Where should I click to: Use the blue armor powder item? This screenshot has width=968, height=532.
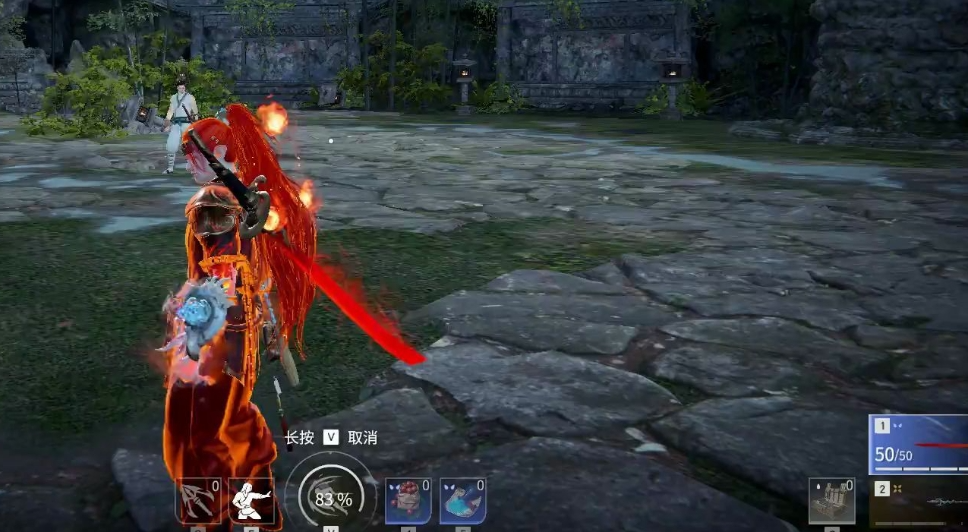pos(462,500)
